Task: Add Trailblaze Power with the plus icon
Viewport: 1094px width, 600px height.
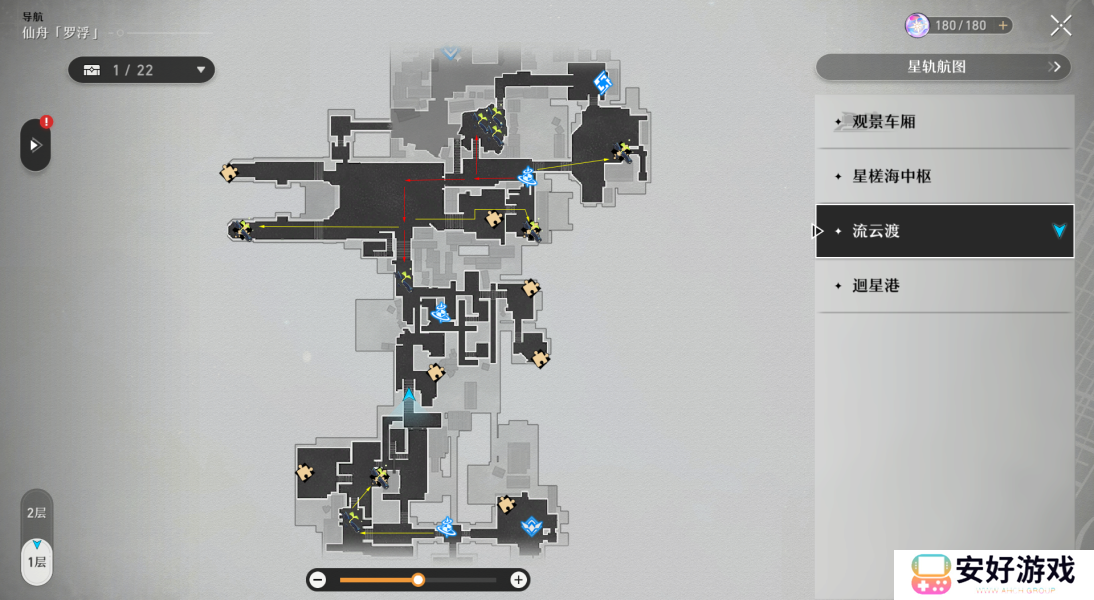Action: point(1003,26)
